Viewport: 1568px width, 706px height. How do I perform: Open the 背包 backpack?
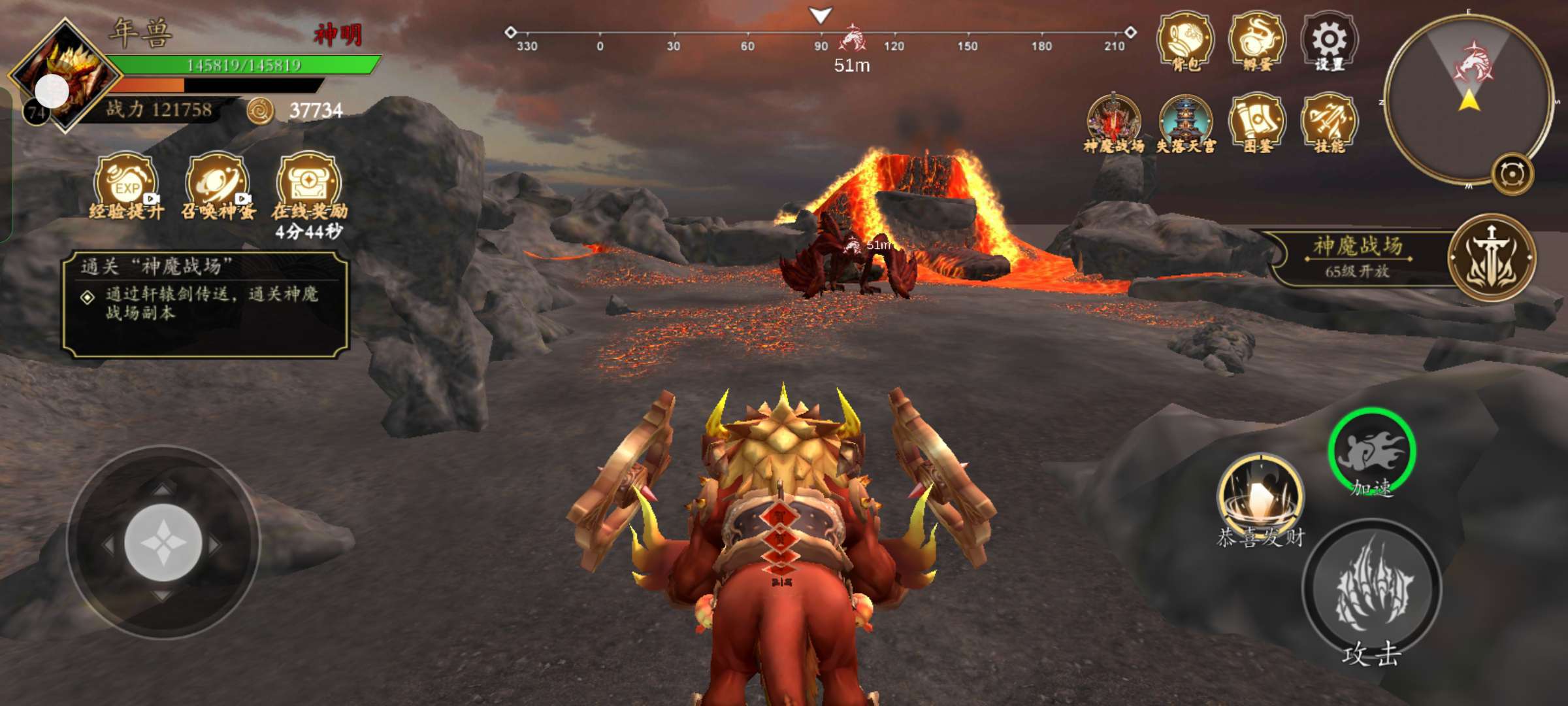click(x=1185, y=39)
